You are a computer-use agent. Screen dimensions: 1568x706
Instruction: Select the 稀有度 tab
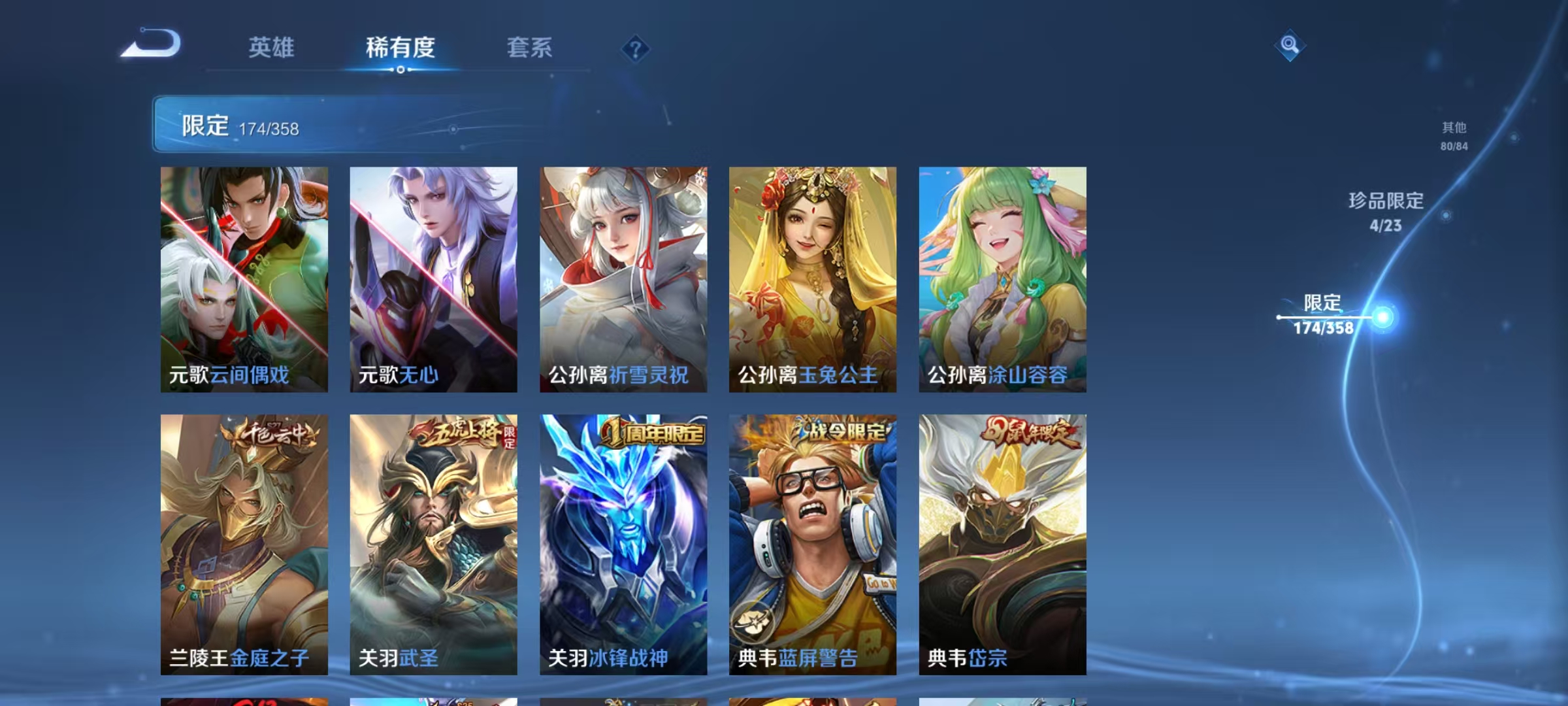400,48
